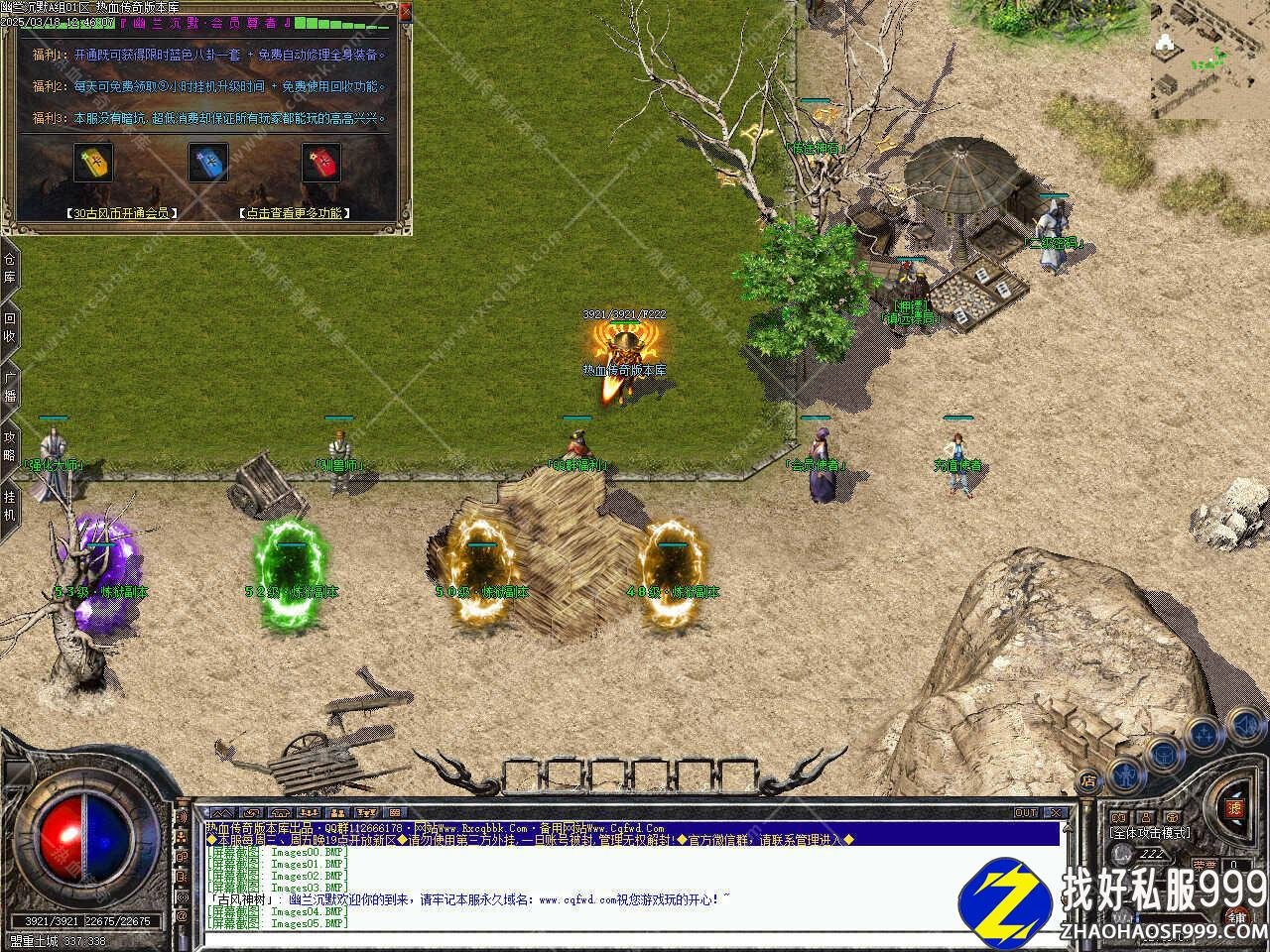Open the bag icon on the right panel
The width and height of the screenshot is (1270, 952).
(1163, 755)
